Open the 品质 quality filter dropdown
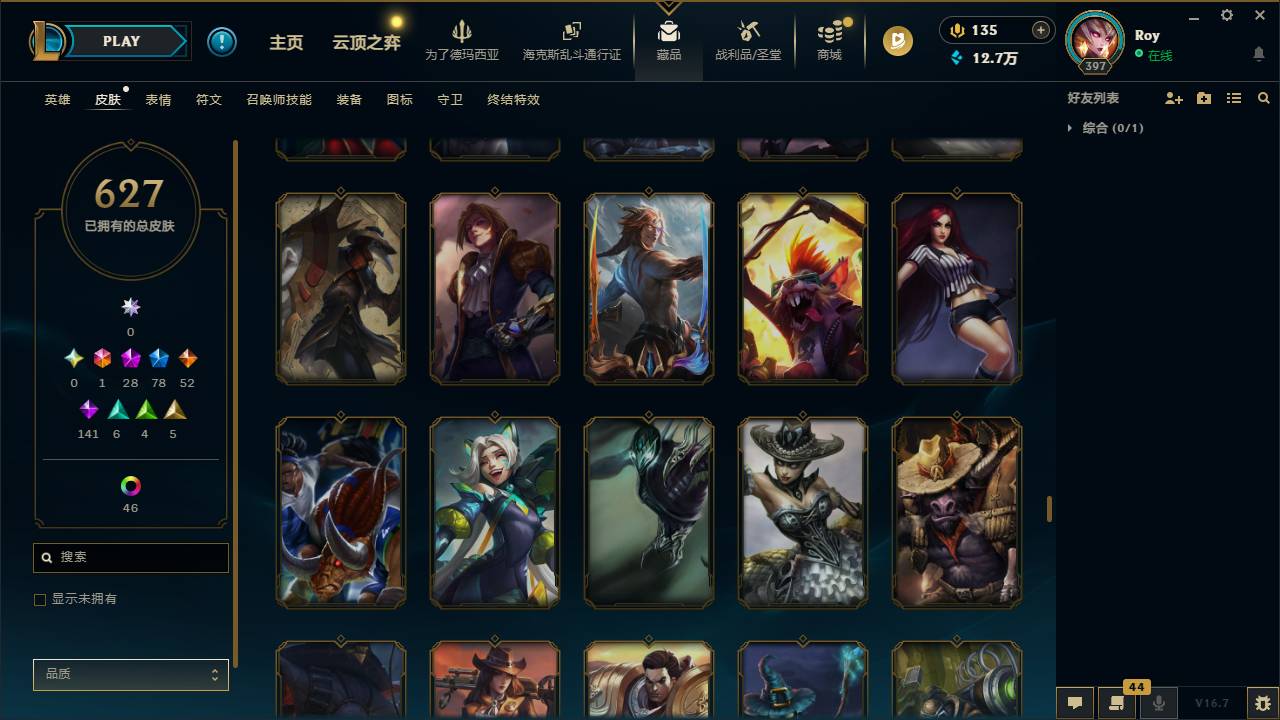 pos(130,674)
